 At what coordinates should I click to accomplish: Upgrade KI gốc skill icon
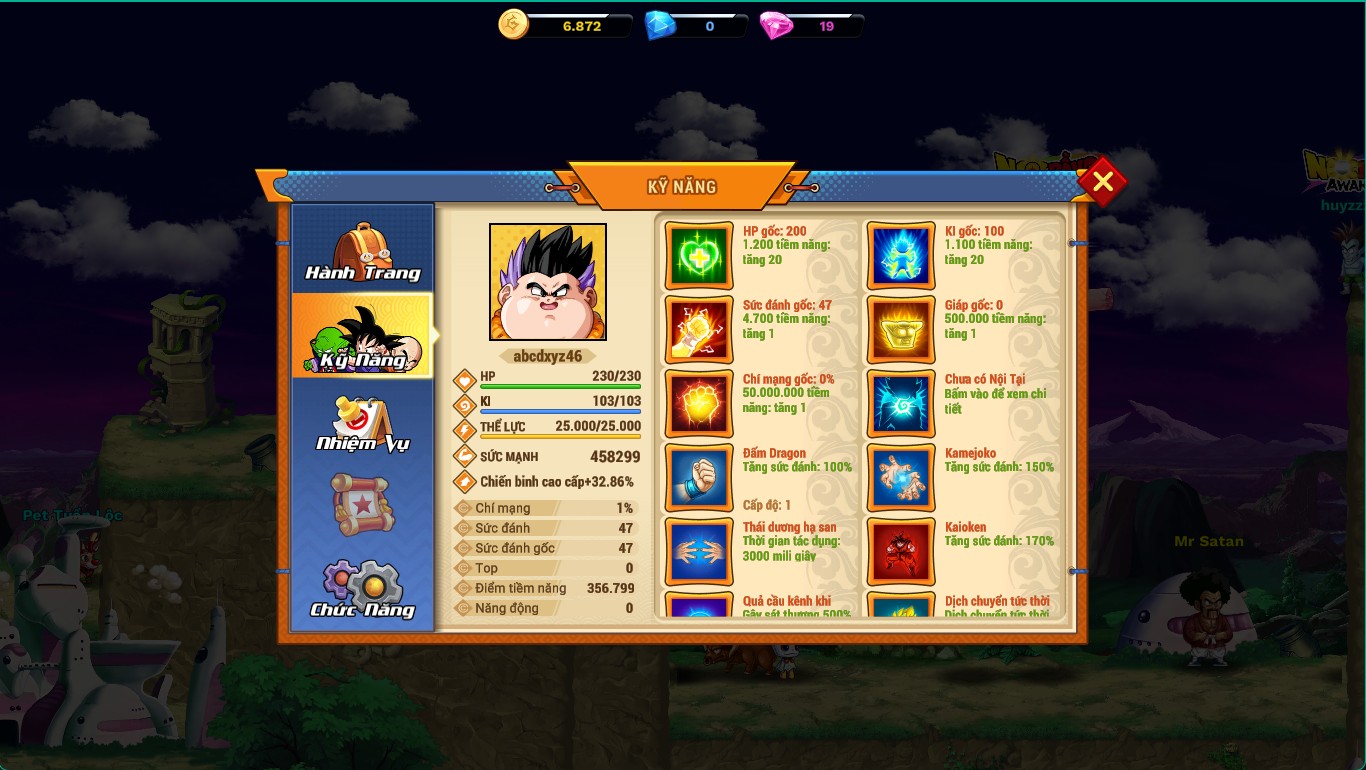click(x=901, y=256)
